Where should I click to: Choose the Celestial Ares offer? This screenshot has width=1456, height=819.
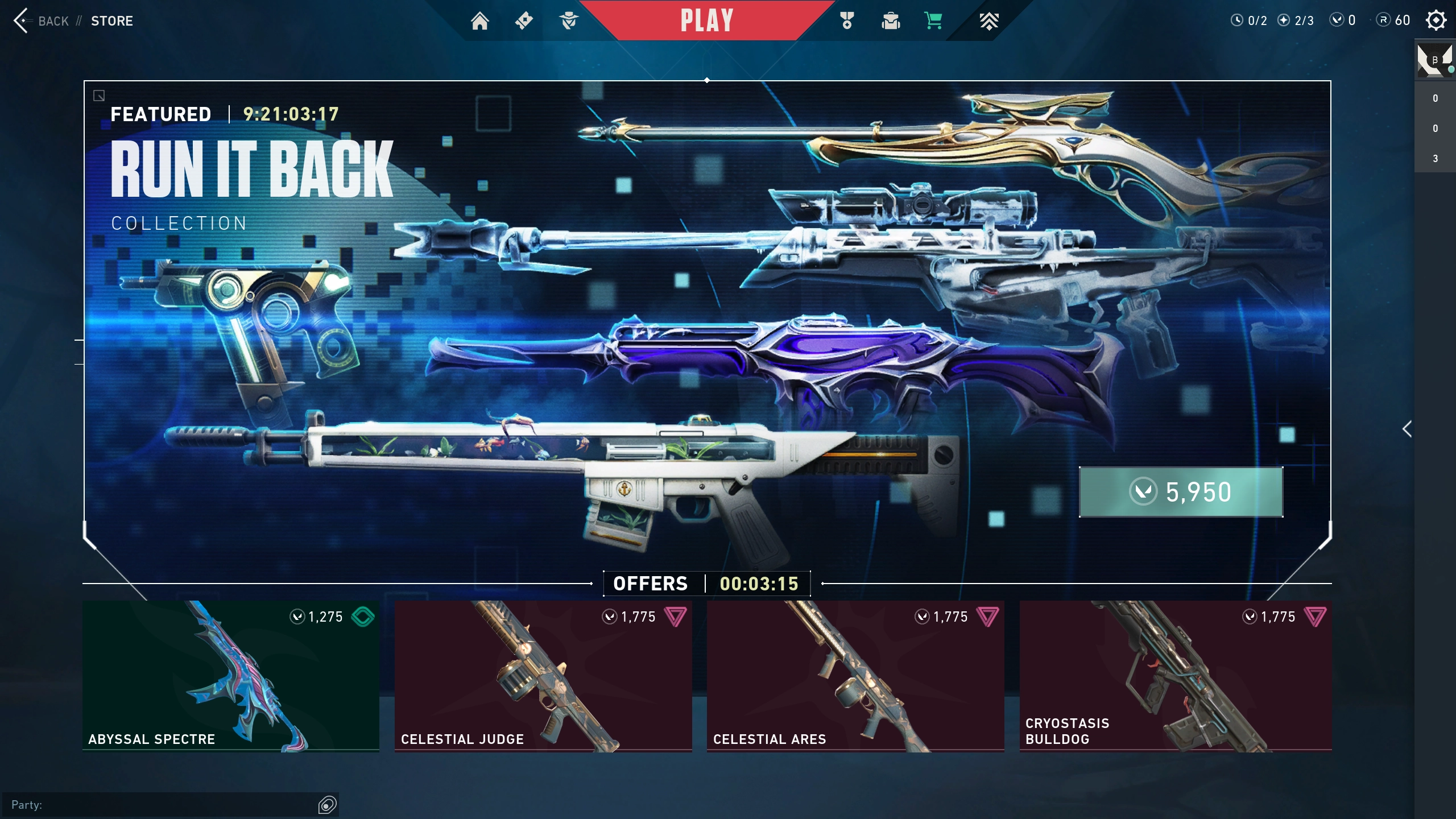[x=855, y=676]
